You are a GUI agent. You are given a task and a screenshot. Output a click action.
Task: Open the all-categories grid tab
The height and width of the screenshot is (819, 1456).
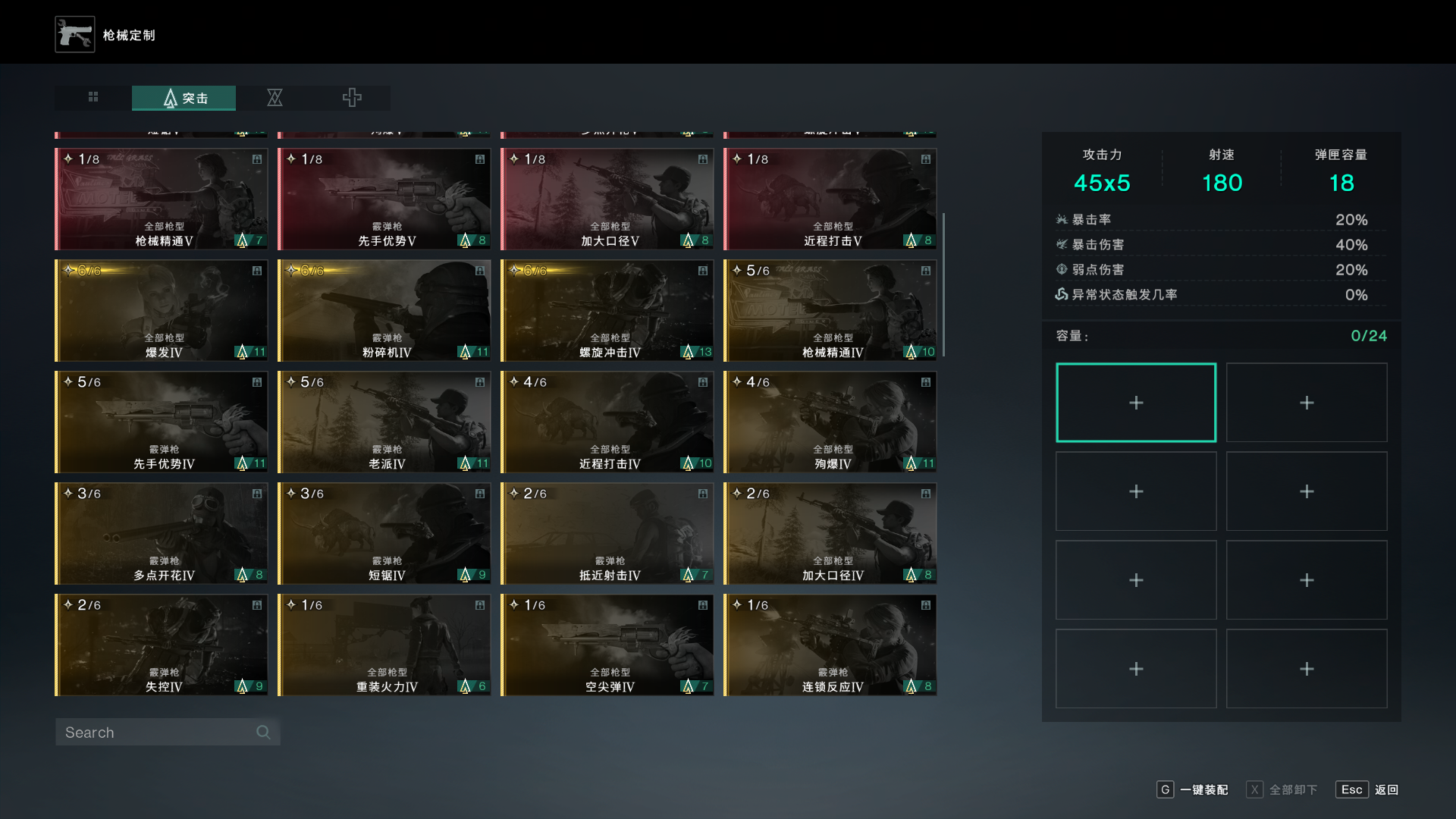[93, 97]
